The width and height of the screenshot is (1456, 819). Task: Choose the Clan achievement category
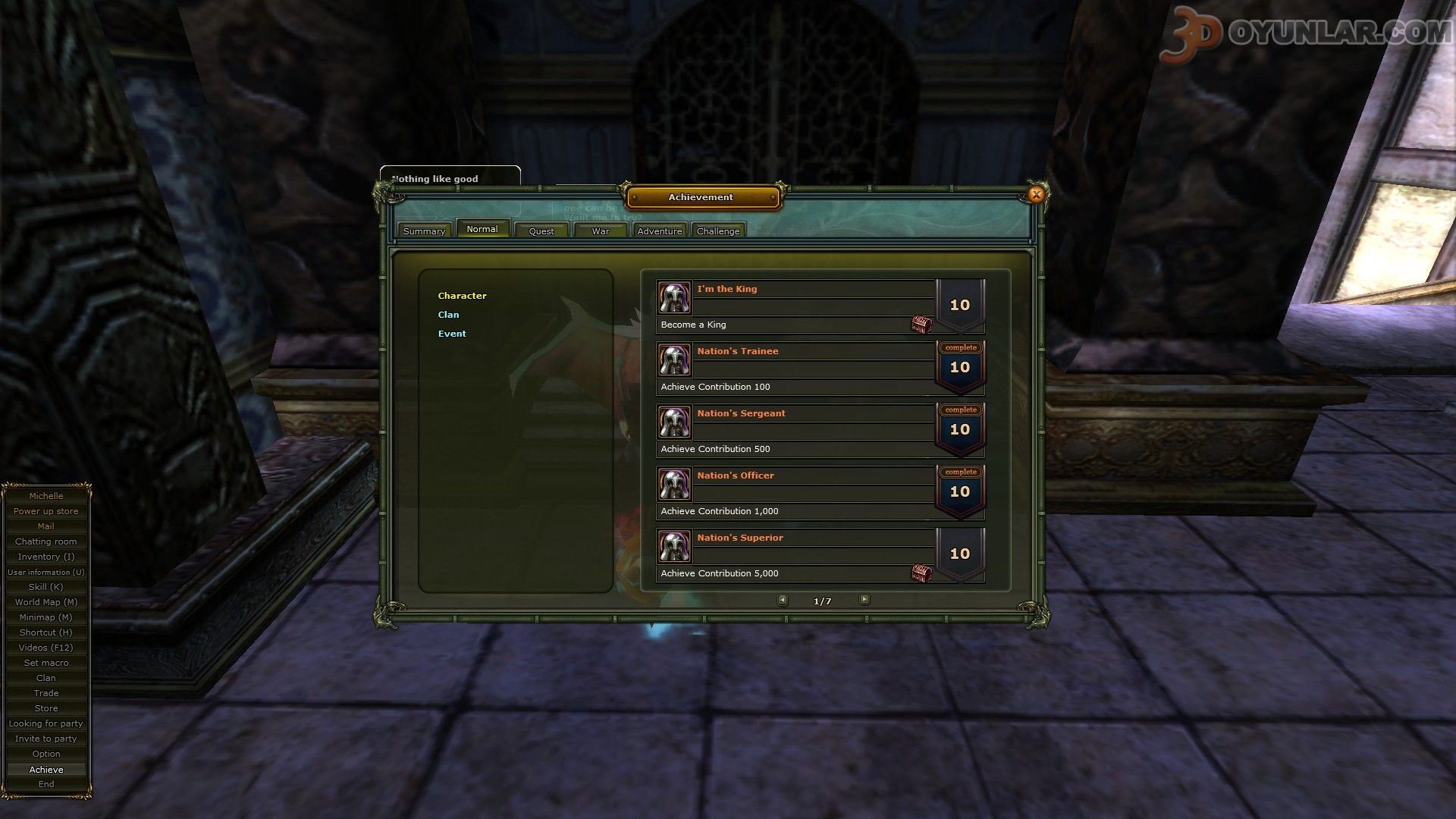(448, 315)
